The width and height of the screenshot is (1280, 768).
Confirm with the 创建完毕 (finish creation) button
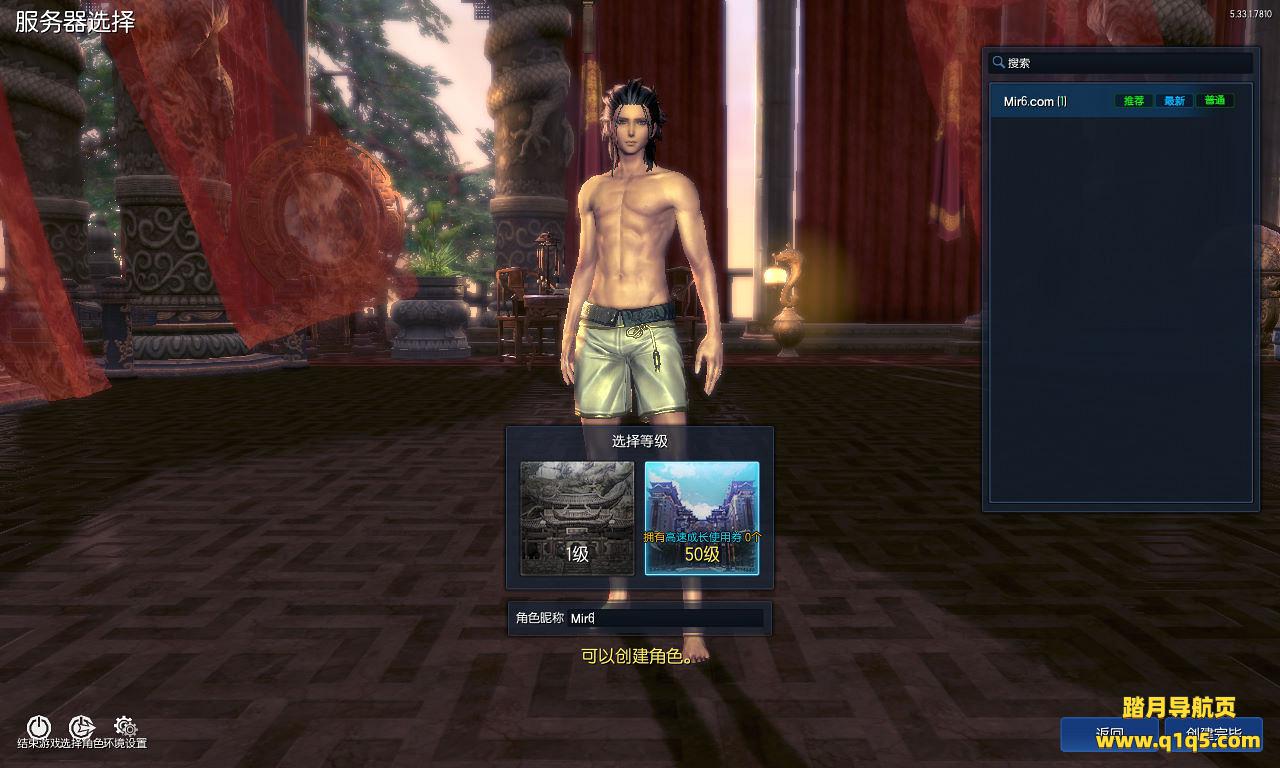(x=1213, y=735)
